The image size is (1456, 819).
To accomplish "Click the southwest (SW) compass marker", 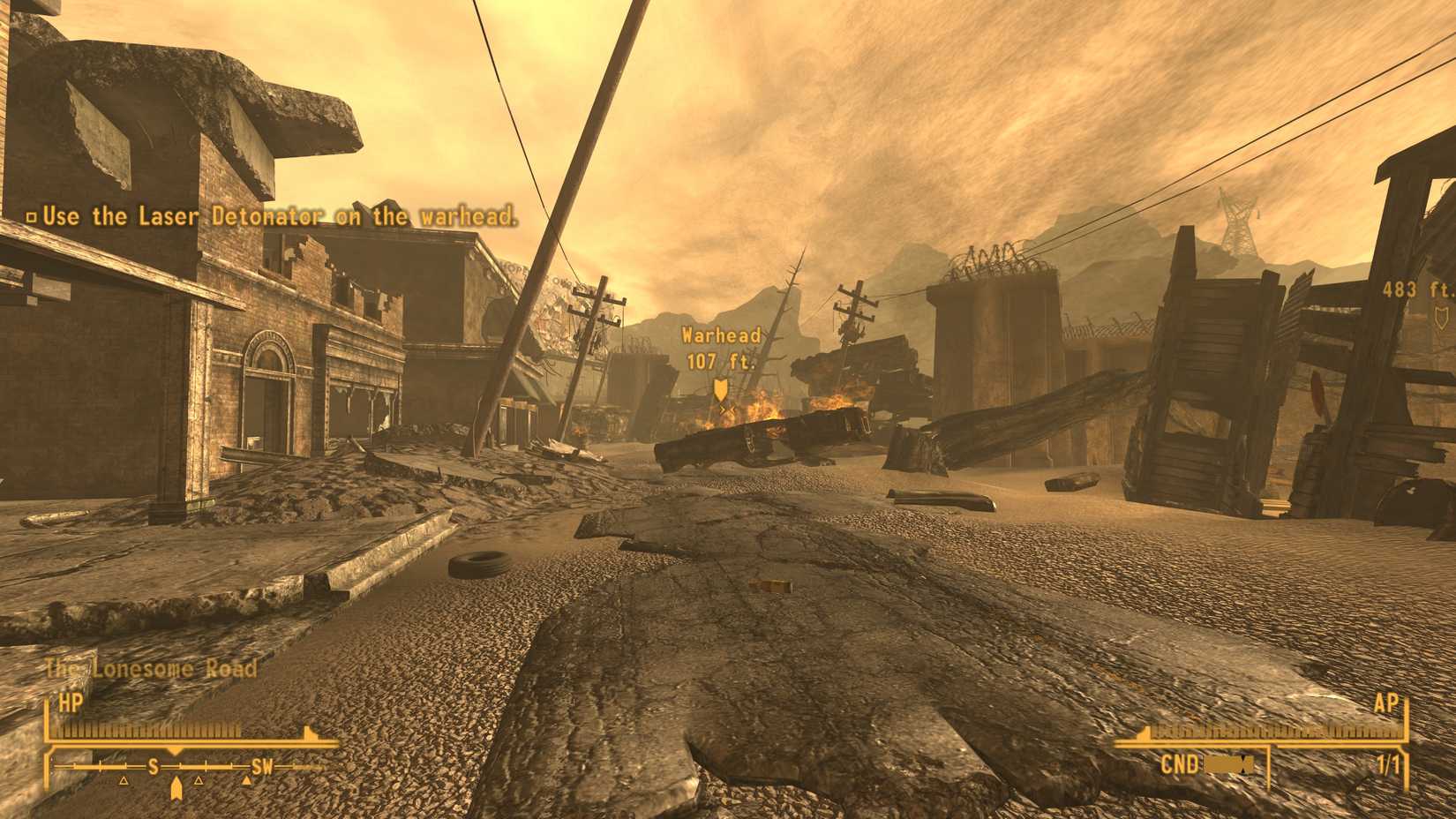I will click(262, 766).
